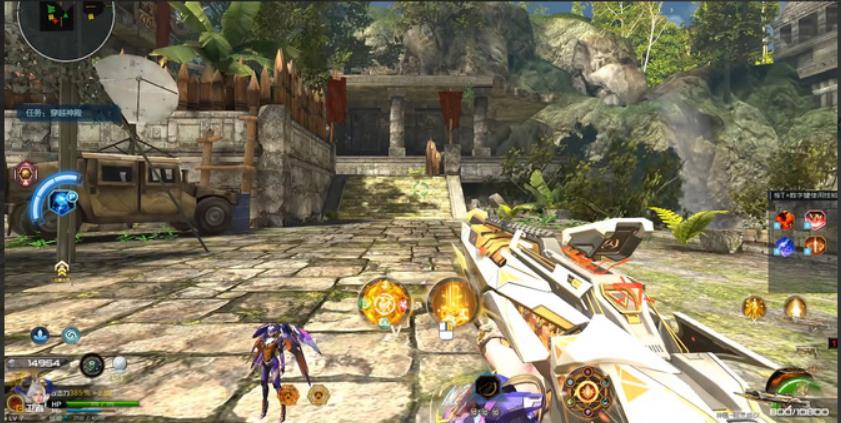Select the orange flame figure skill icon
The width and height of the screenshot is (841, 423).
(x=816, y=246)
